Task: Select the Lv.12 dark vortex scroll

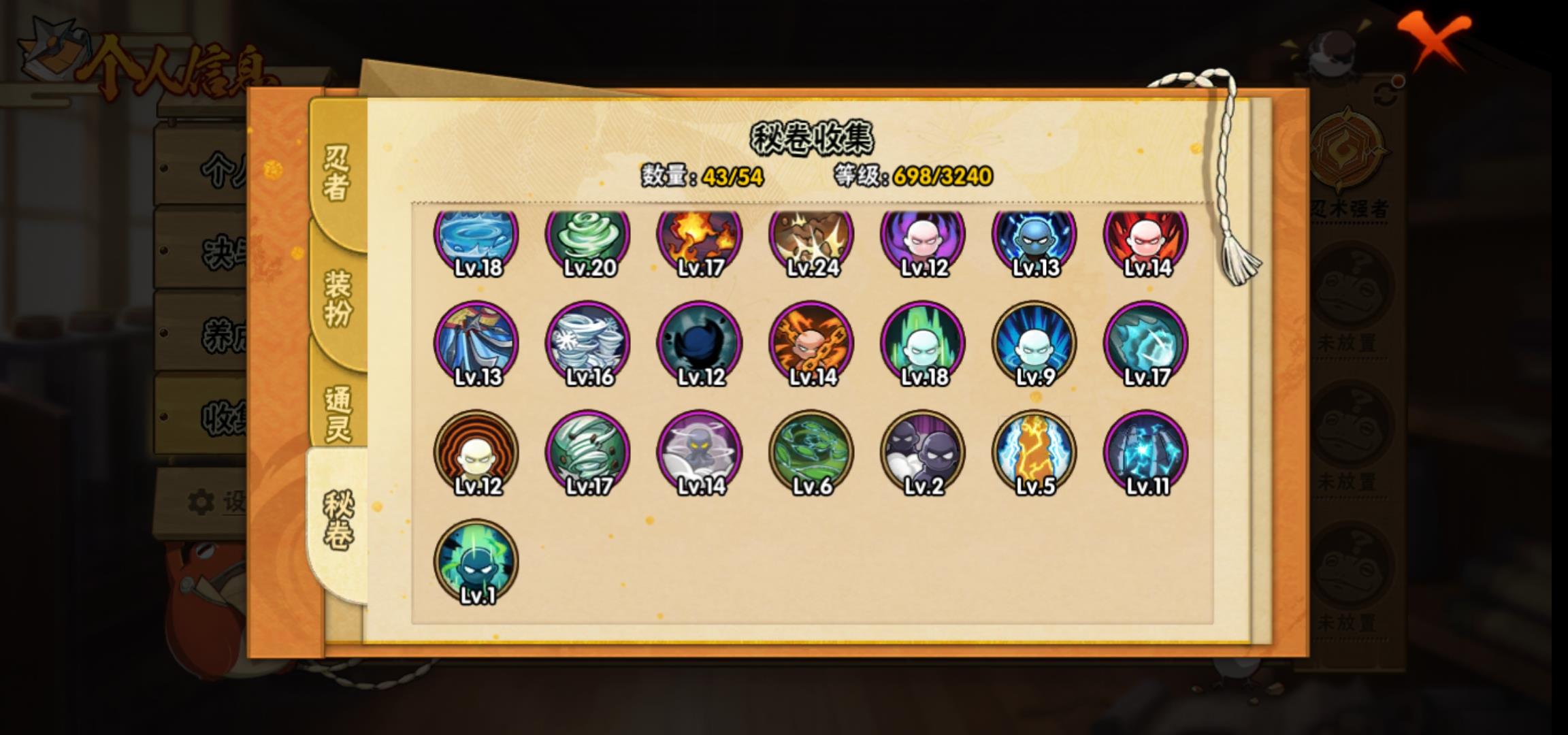Action: (x=700, y=344)
